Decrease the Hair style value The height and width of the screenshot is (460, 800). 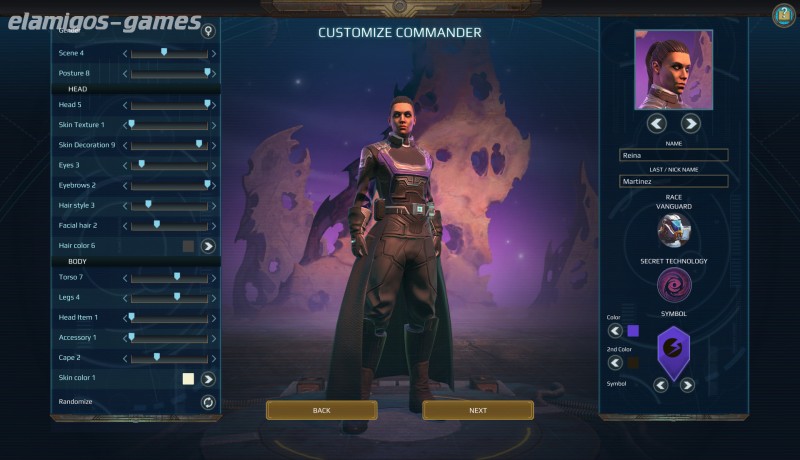pos(125,205)
